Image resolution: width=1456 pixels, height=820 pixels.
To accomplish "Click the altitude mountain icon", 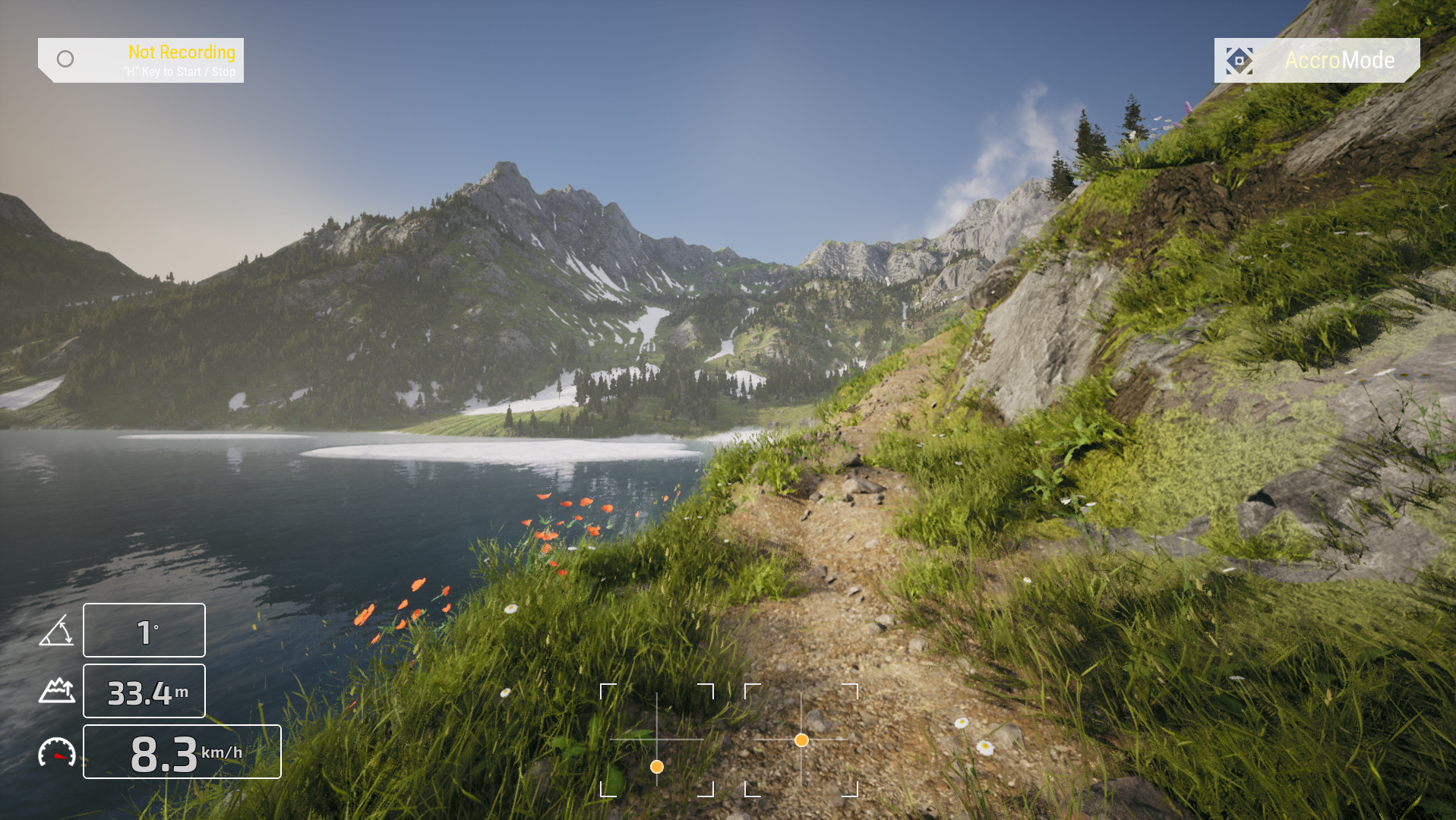I will 57,691.
